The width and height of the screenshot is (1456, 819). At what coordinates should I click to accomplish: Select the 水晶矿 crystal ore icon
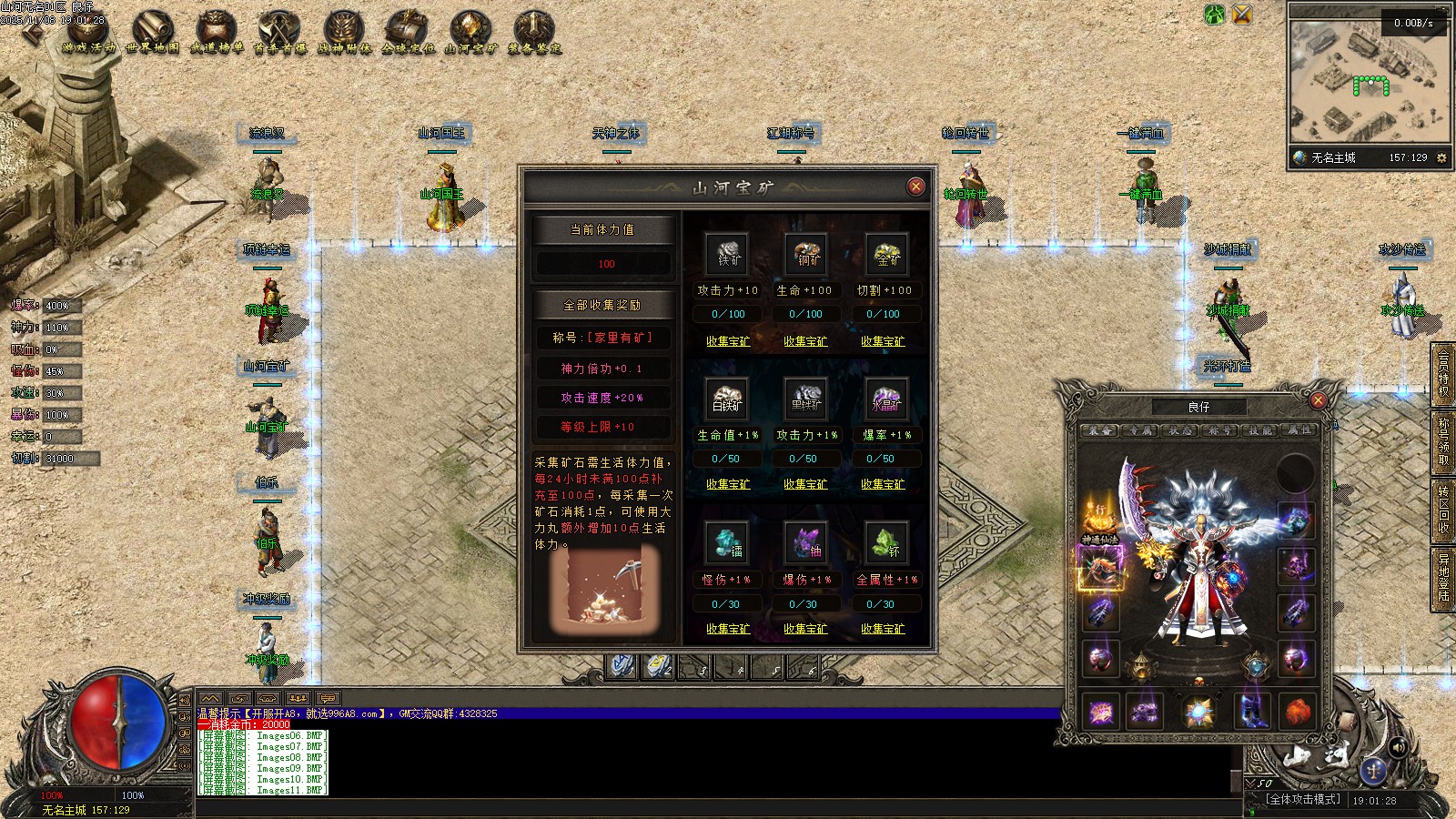point(886,399)
